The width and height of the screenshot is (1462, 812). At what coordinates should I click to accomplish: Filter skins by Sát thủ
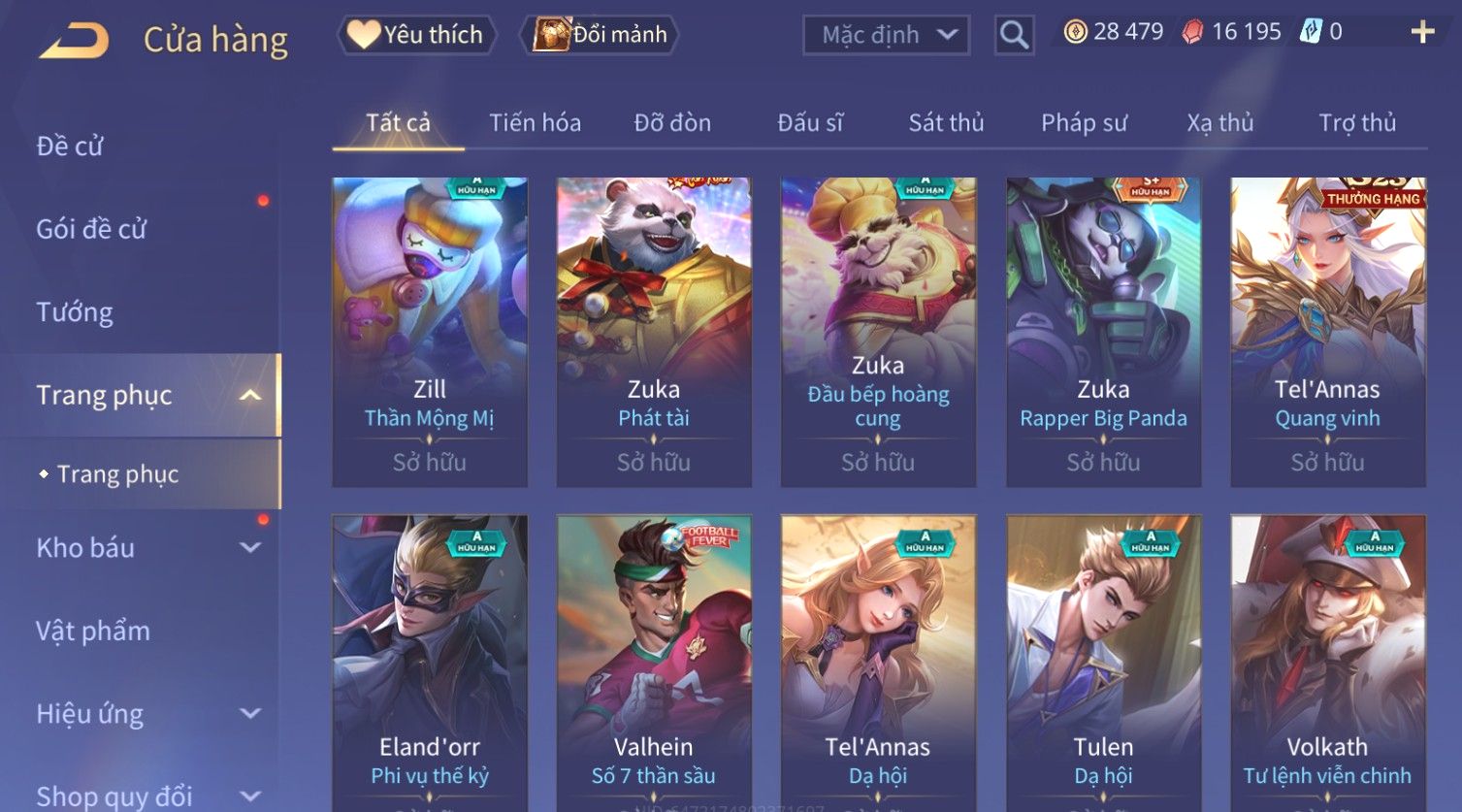(x=946, y=123)
